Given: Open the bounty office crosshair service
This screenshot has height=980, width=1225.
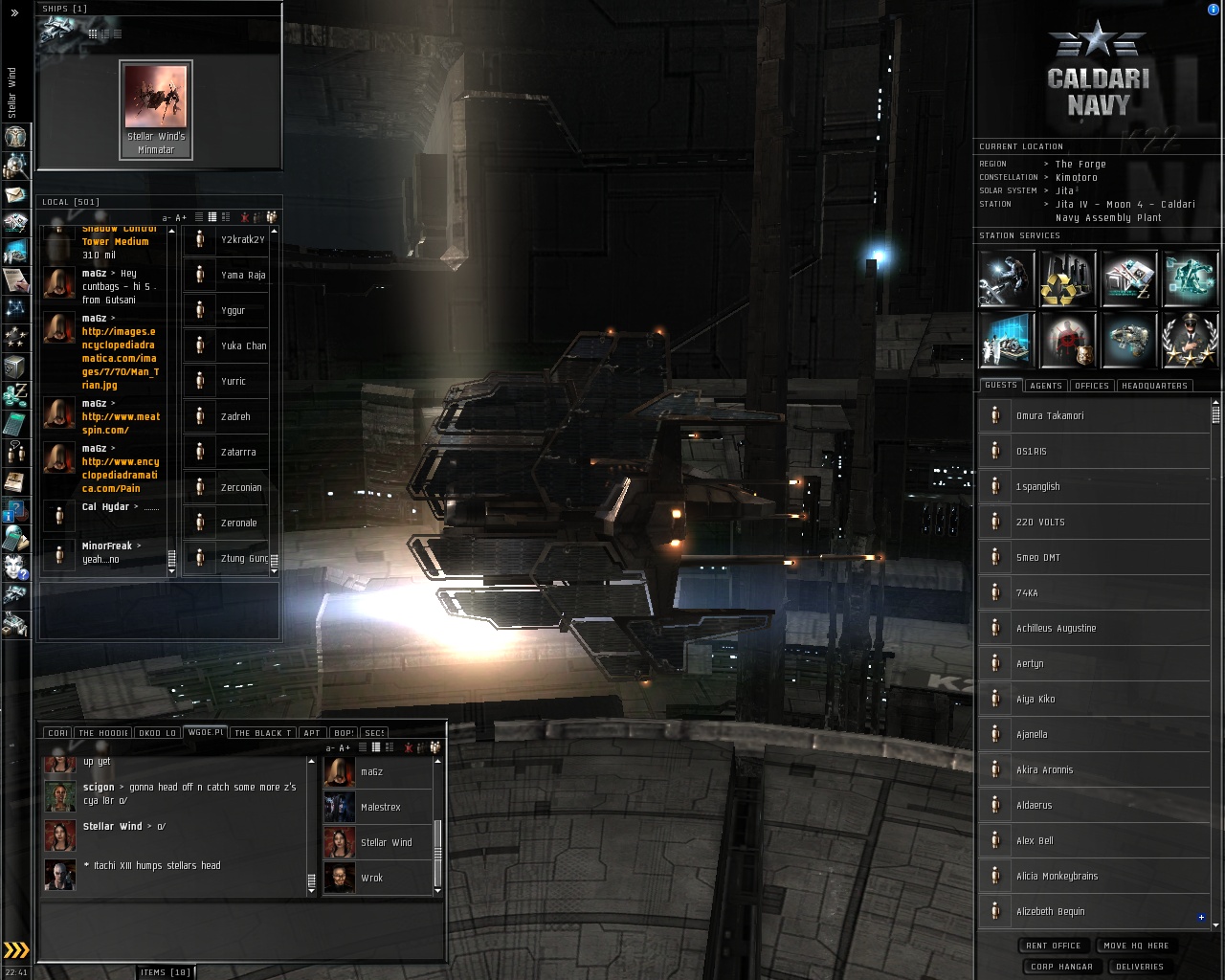Looking at the screenshot, I should [x=1068, y=341].
